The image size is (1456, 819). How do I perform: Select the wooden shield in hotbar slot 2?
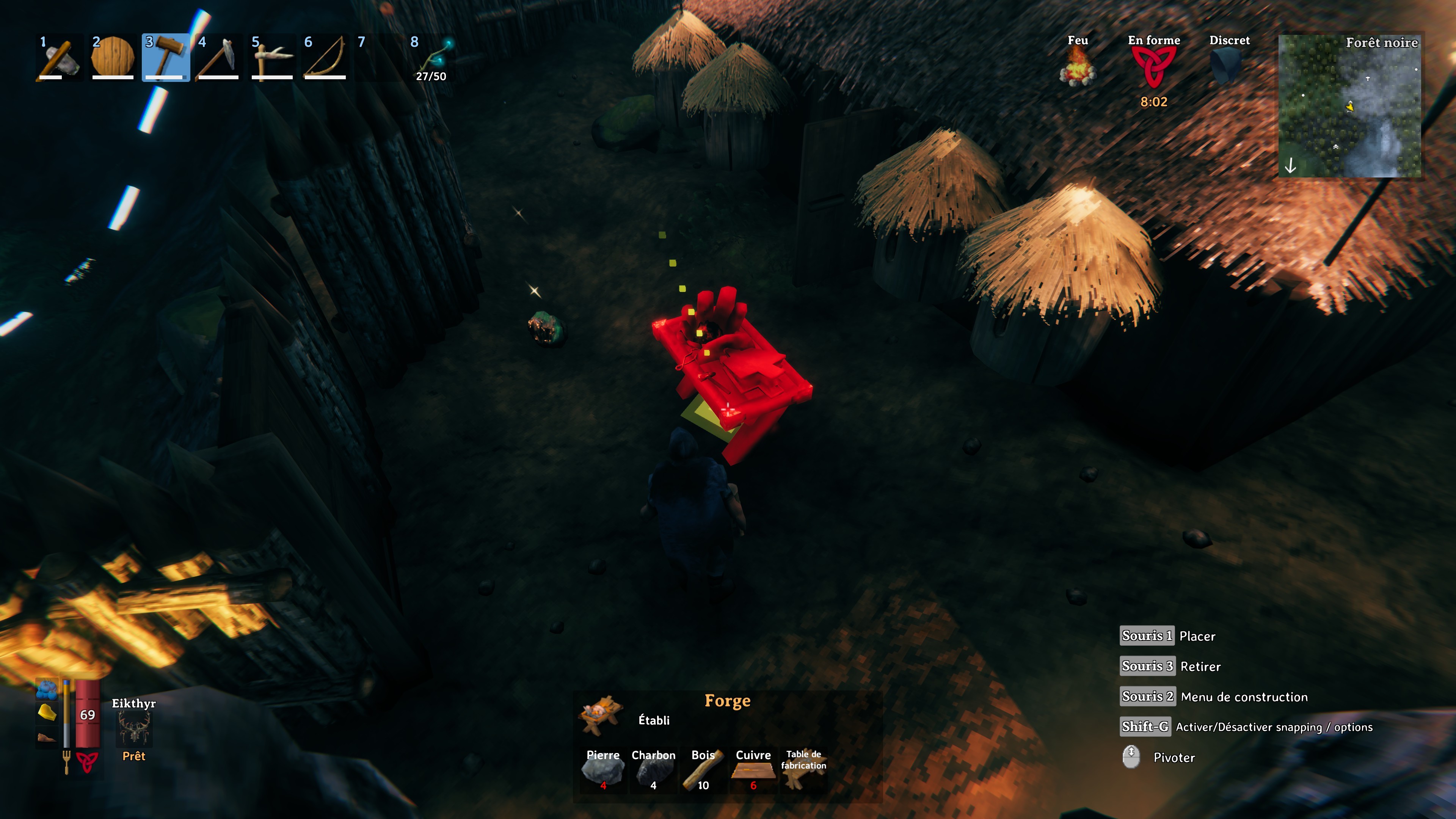[x=112, y=56]
